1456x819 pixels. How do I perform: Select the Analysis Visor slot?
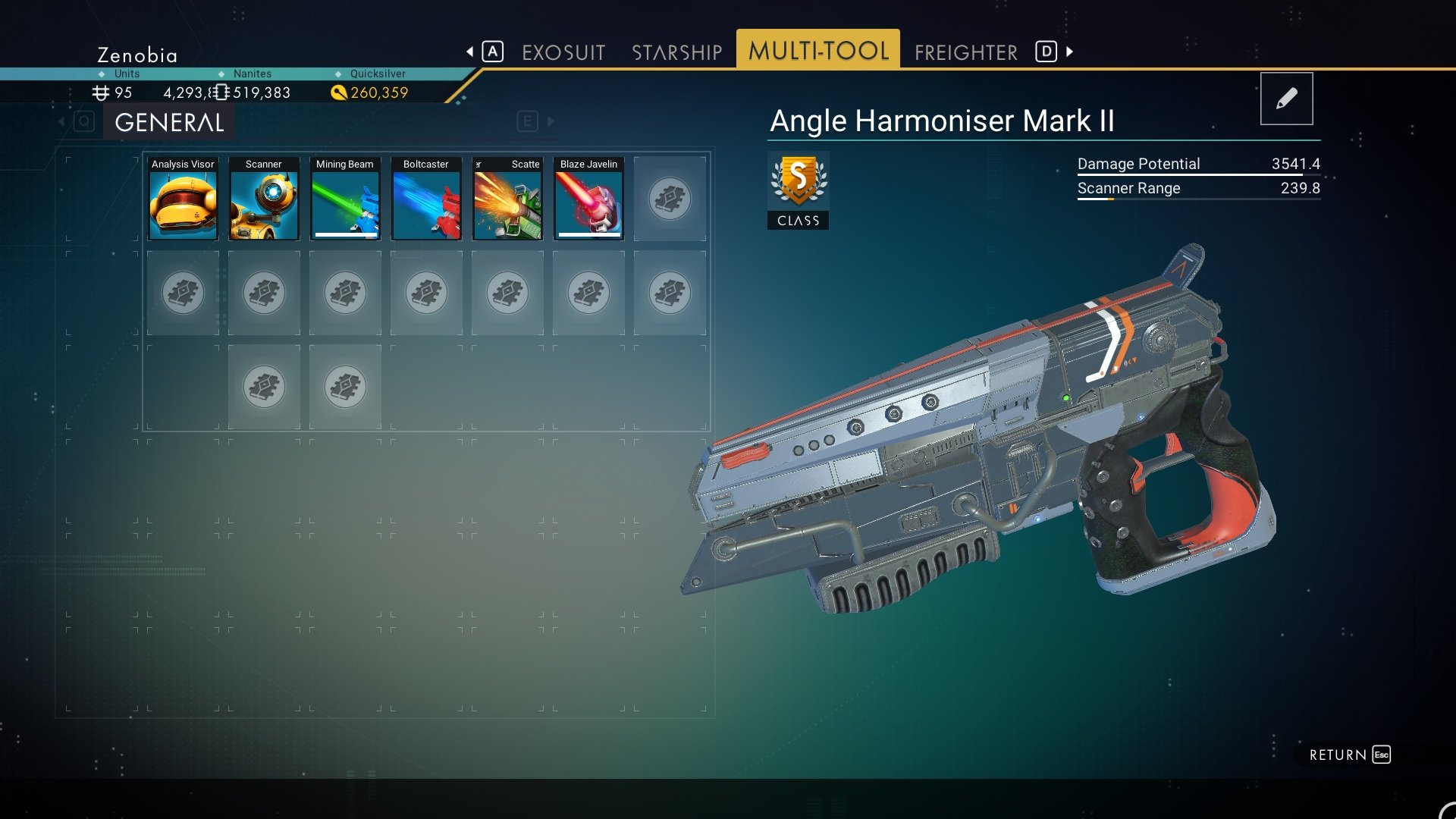[x=183, y=199]
